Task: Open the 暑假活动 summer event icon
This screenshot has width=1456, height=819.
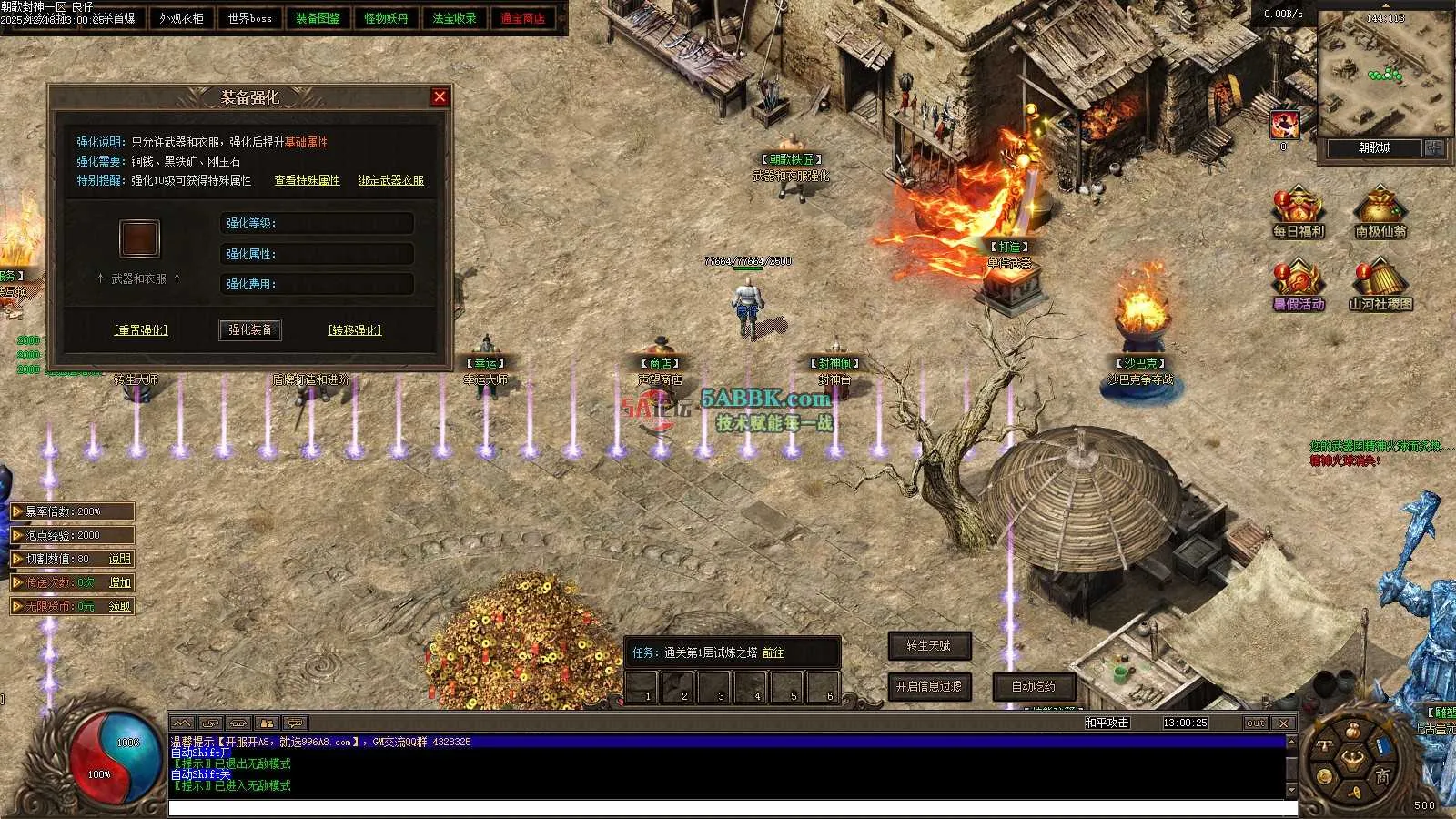Action: [1299, 285]
